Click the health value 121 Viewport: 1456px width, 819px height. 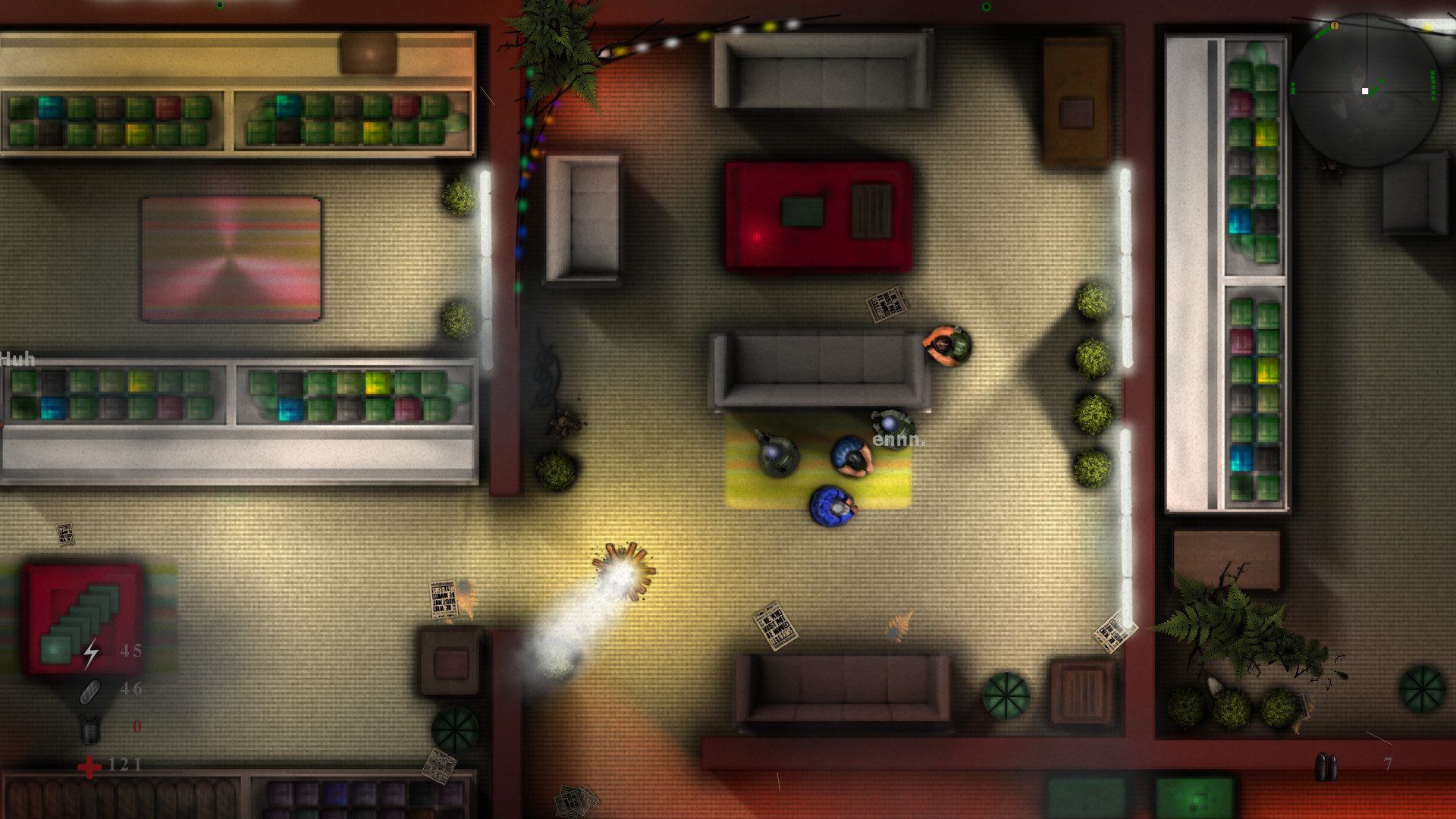click(x=125, y=765)
